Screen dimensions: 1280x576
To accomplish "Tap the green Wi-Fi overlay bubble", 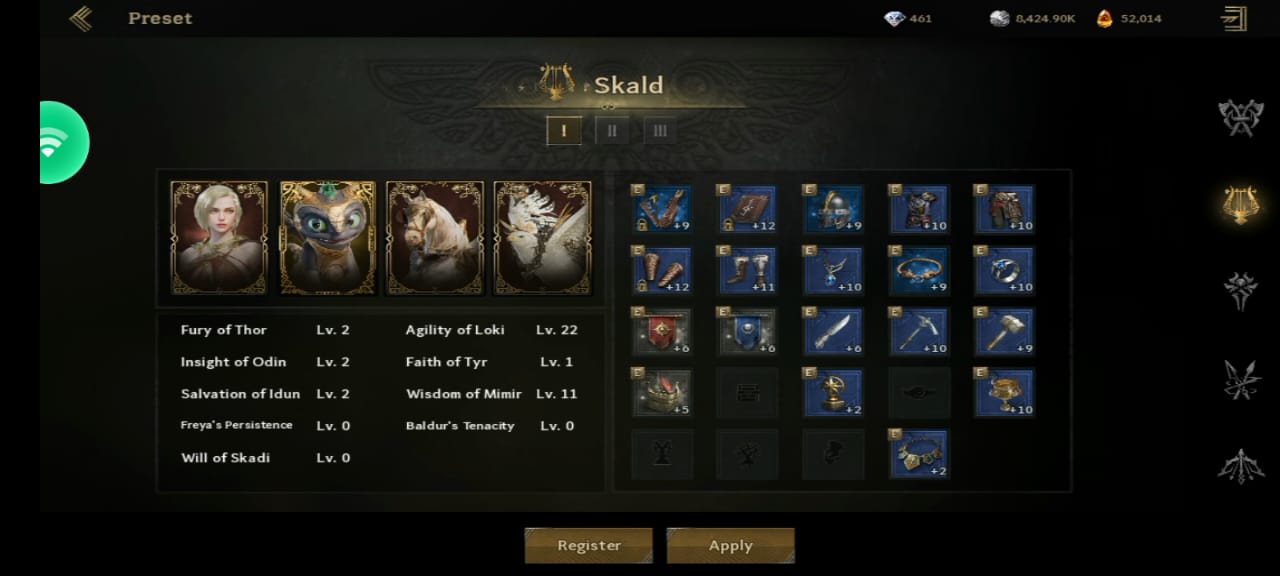I will 62,142.
